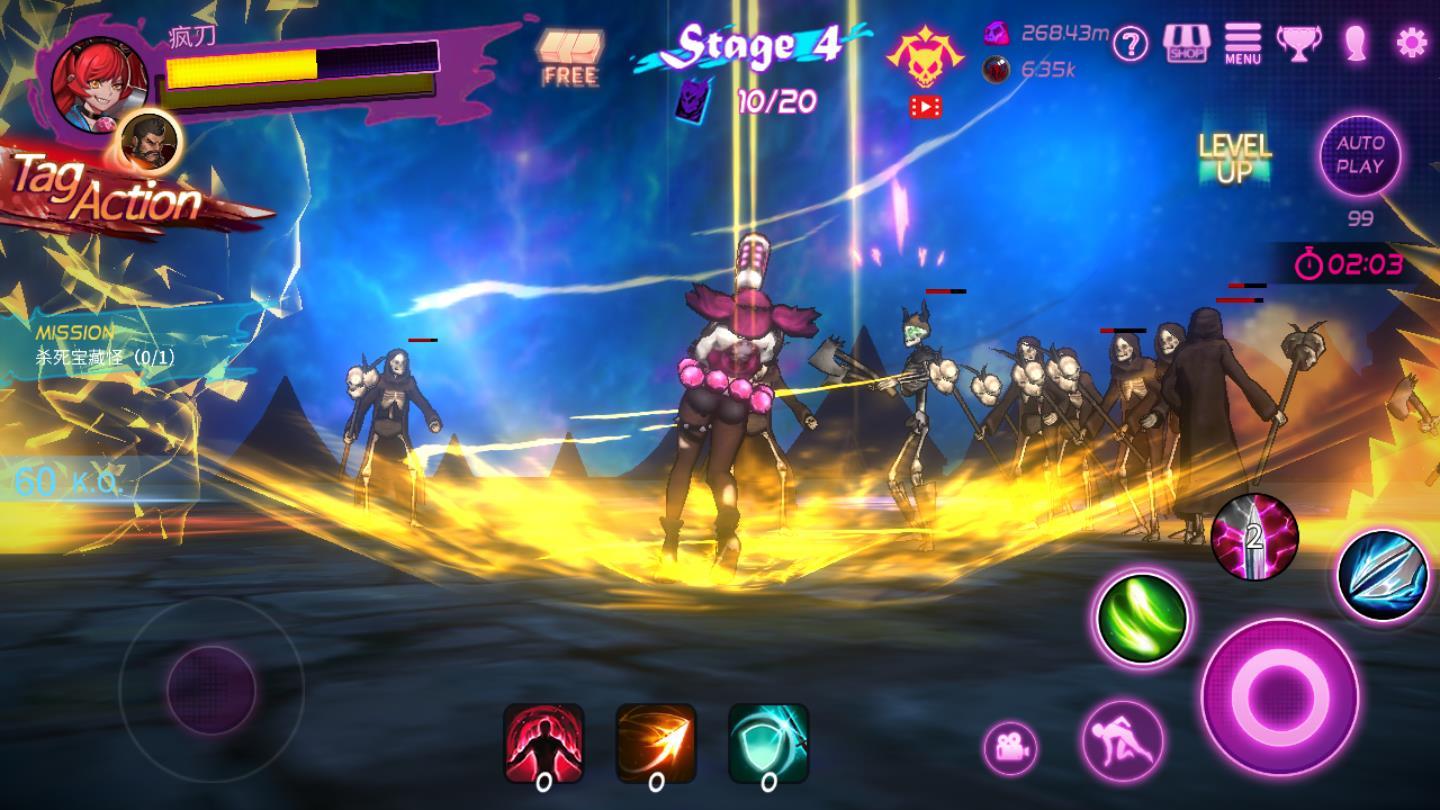Activate the green slash skill
Screen dimensions: 1440x810
coord(1141,619)
